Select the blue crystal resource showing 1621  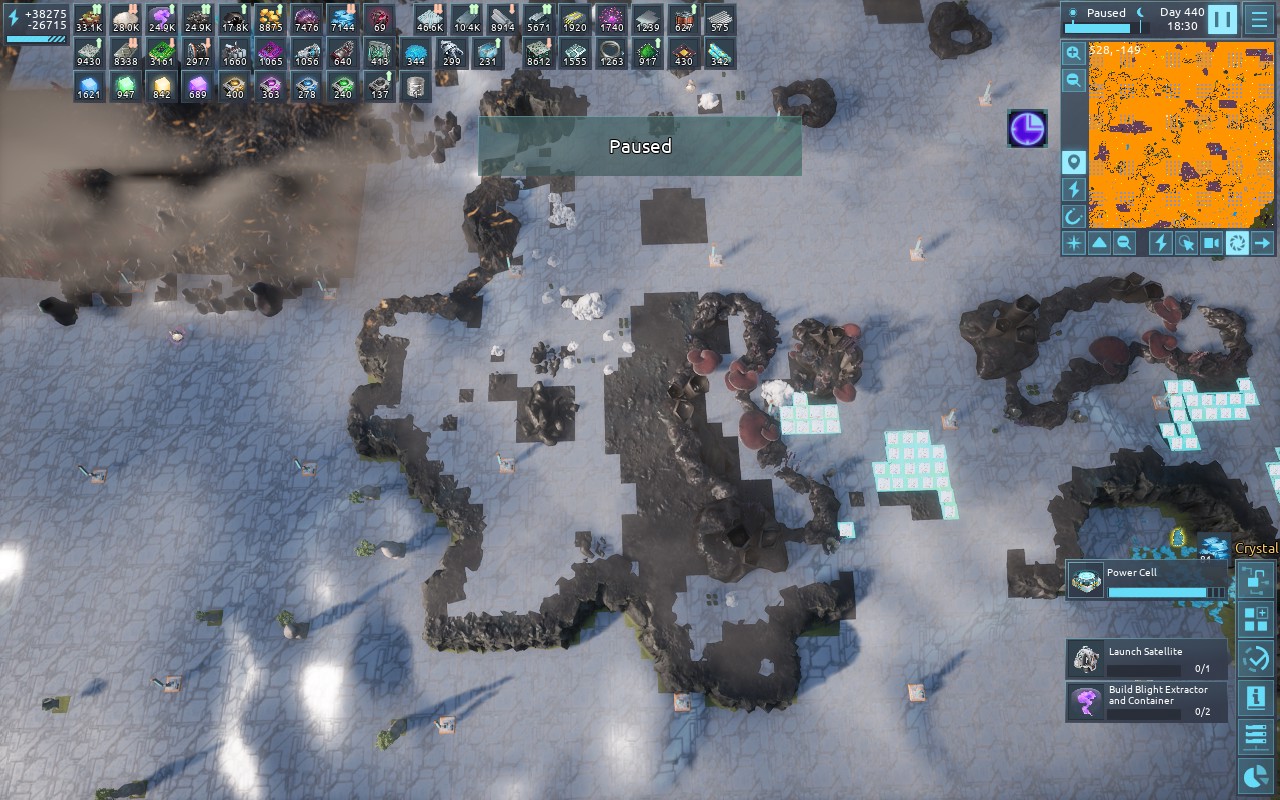coord(89,87)
